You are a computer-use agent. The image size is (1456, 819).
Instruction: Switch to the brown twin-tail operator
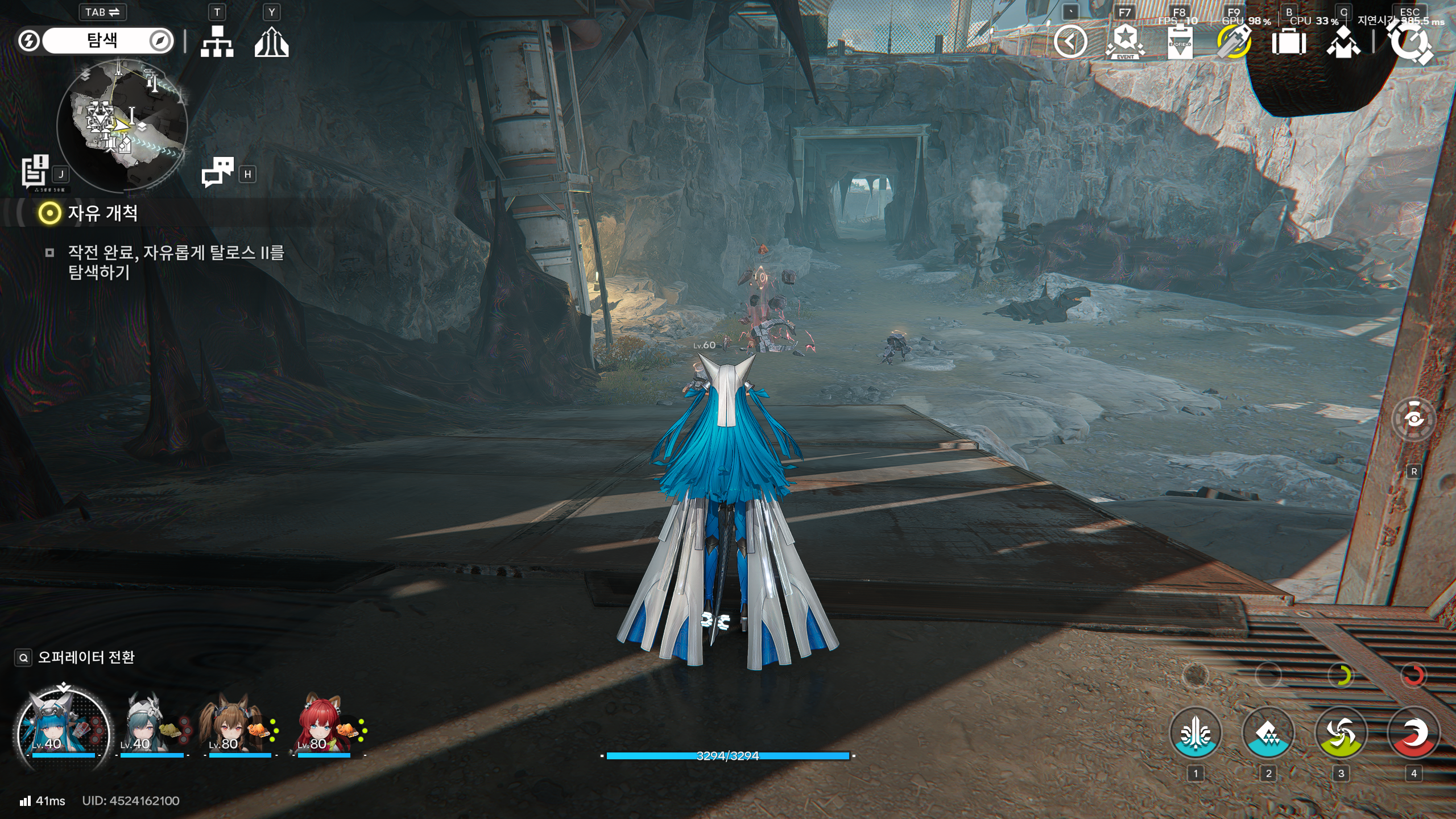coord(230,725)
